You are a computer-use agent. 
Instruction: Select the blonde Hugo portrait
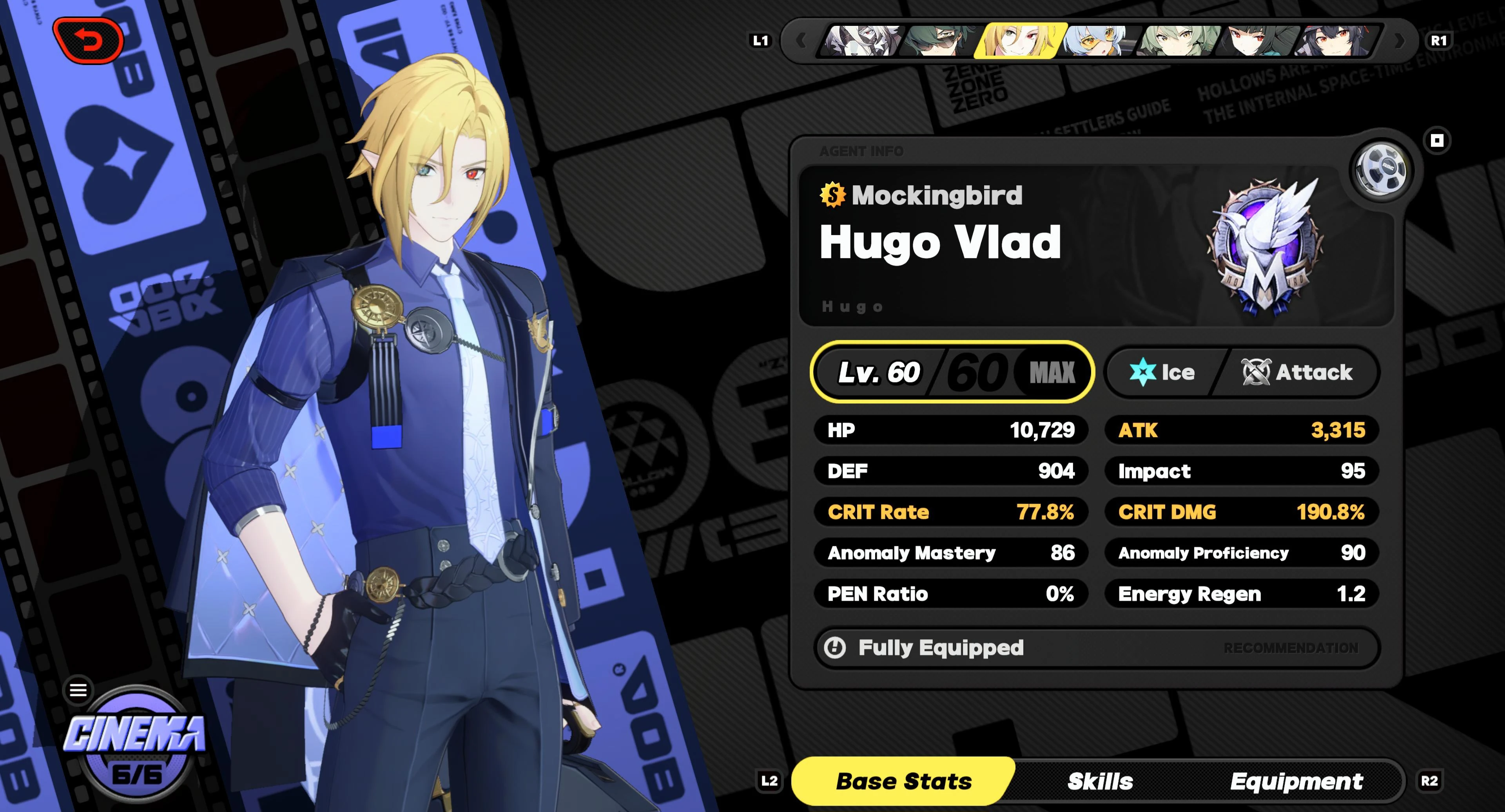1019,41
